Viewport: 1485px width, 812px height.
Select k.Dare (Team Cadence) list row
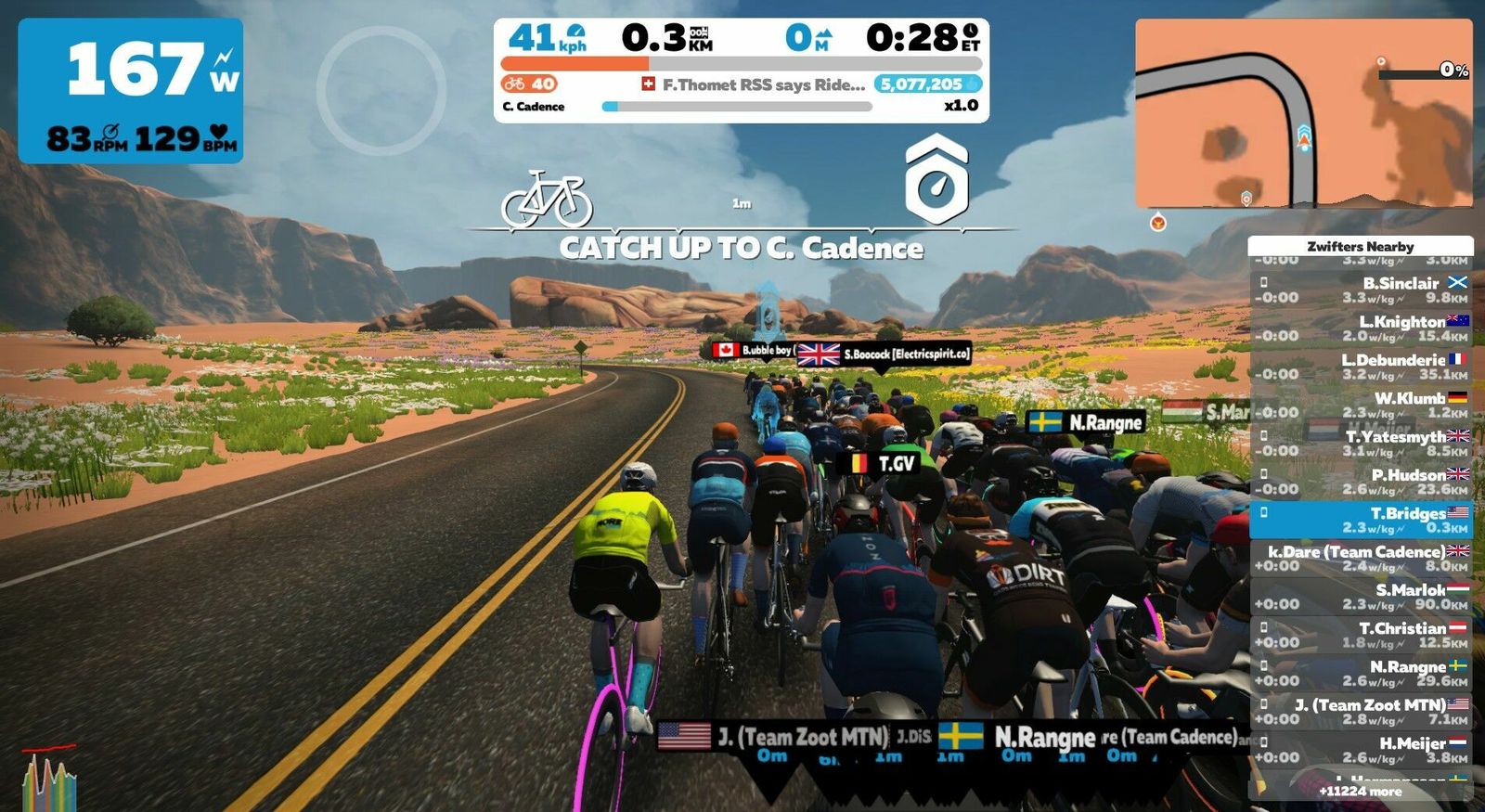1361,558
